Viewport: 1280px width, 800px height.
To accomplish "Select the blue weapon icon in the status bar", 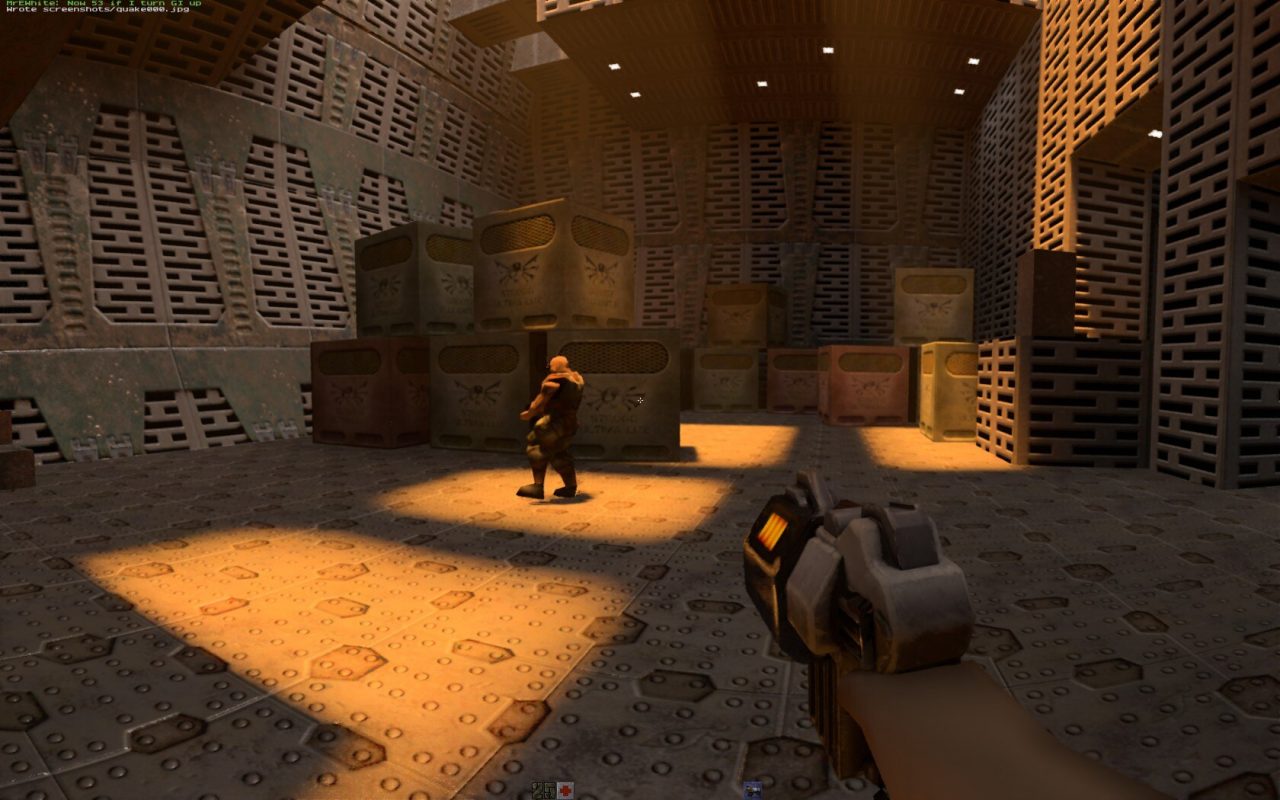I will pos(752,790).
